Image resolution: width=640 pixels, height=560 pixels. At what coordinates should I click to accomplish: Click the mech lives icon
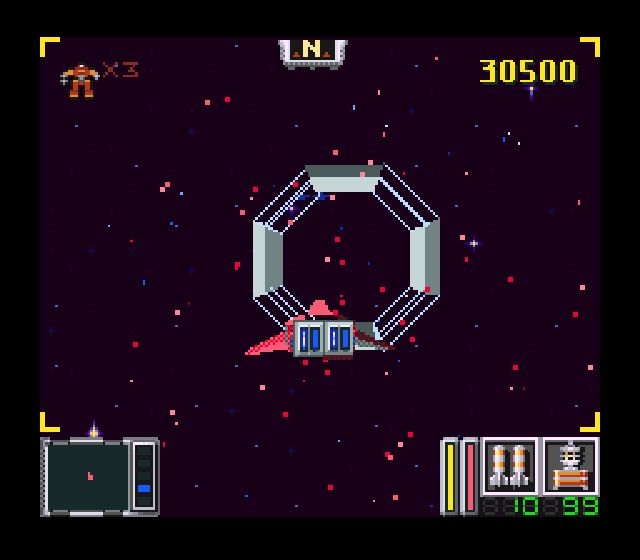(80, 79)
